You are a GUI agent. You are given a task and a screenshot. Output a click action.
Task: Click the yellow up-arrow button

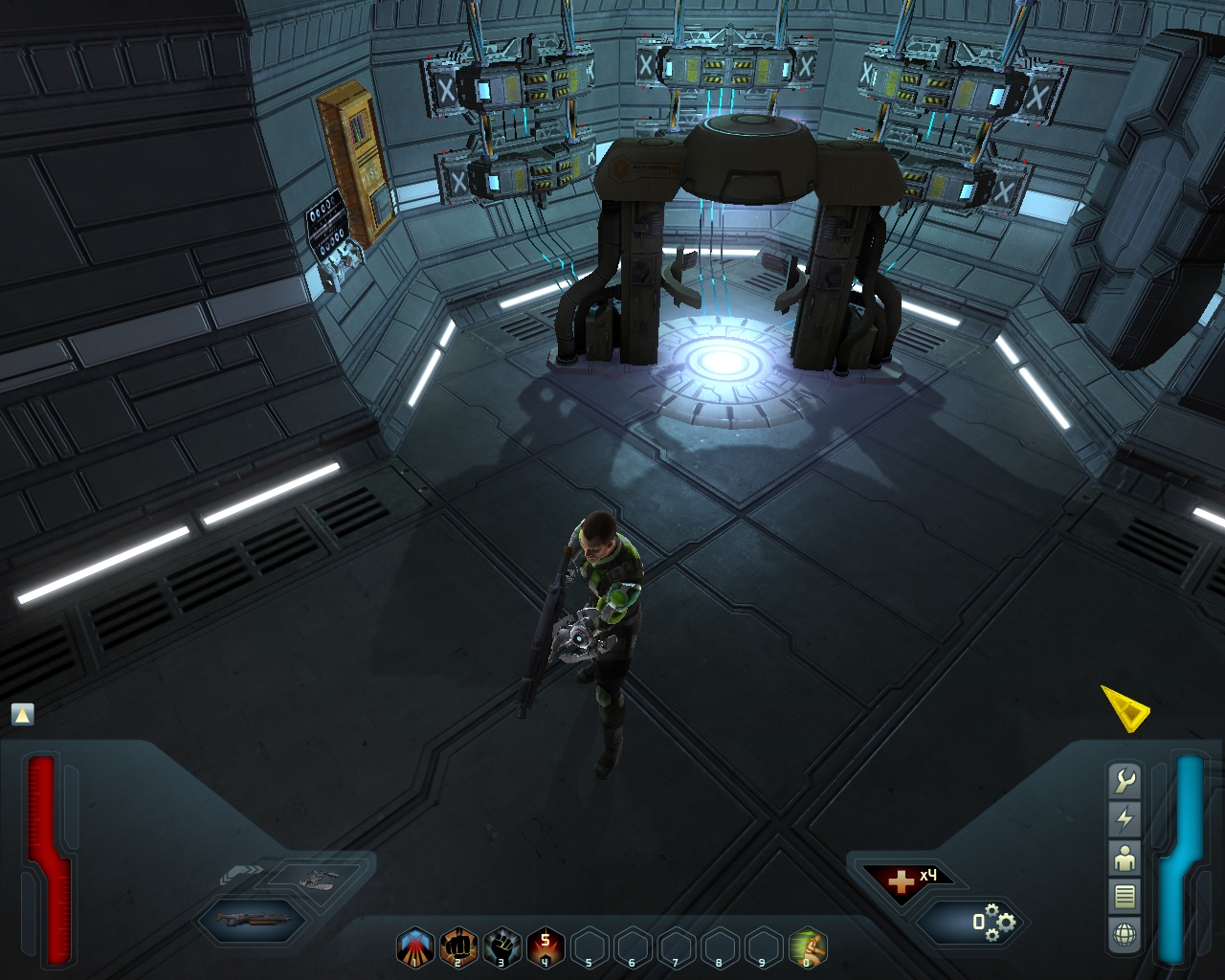(22, 714)
